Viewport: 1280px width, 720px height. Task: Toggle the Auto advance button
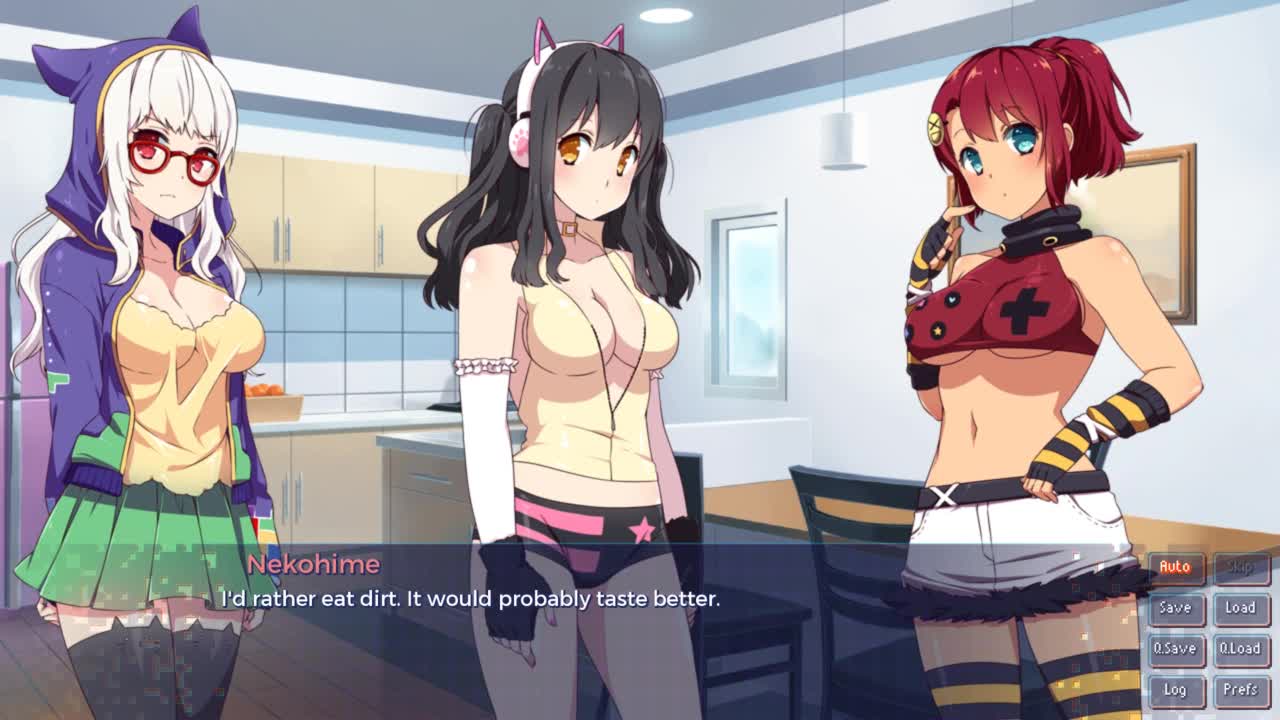pos(1175,568)
